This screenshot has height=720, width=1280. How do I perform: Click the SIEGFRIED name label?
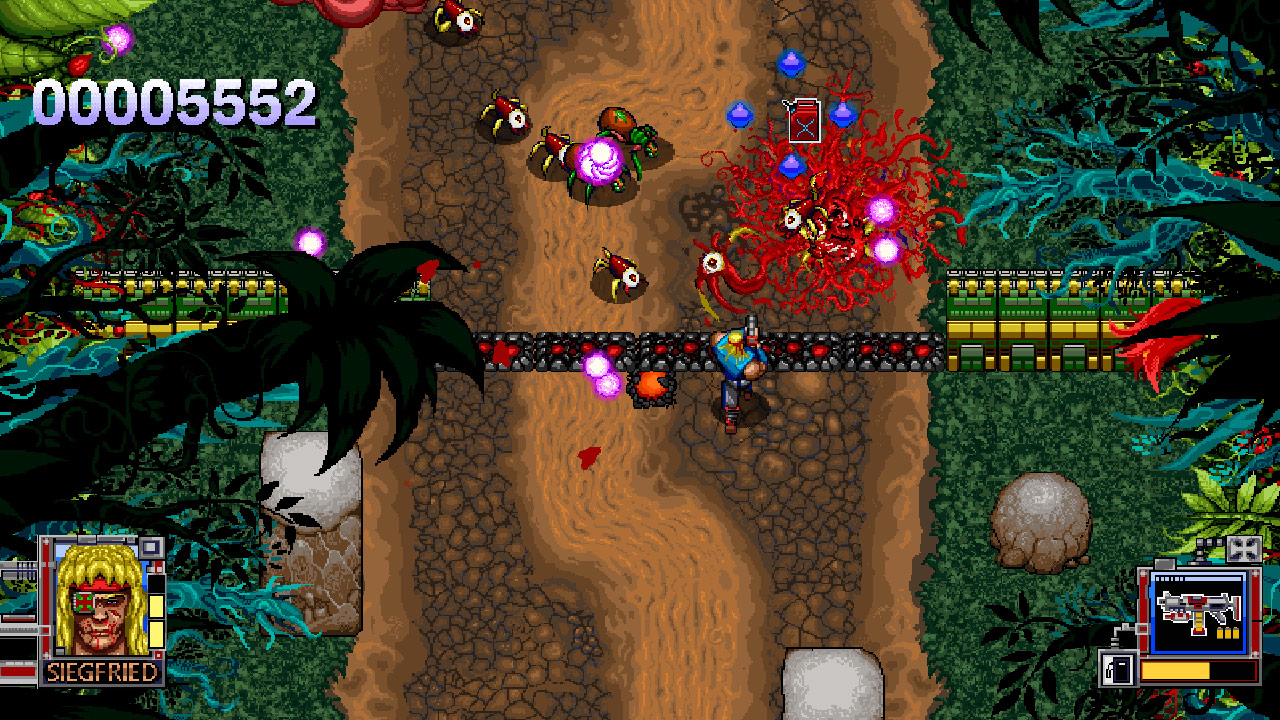click(101, 670)
